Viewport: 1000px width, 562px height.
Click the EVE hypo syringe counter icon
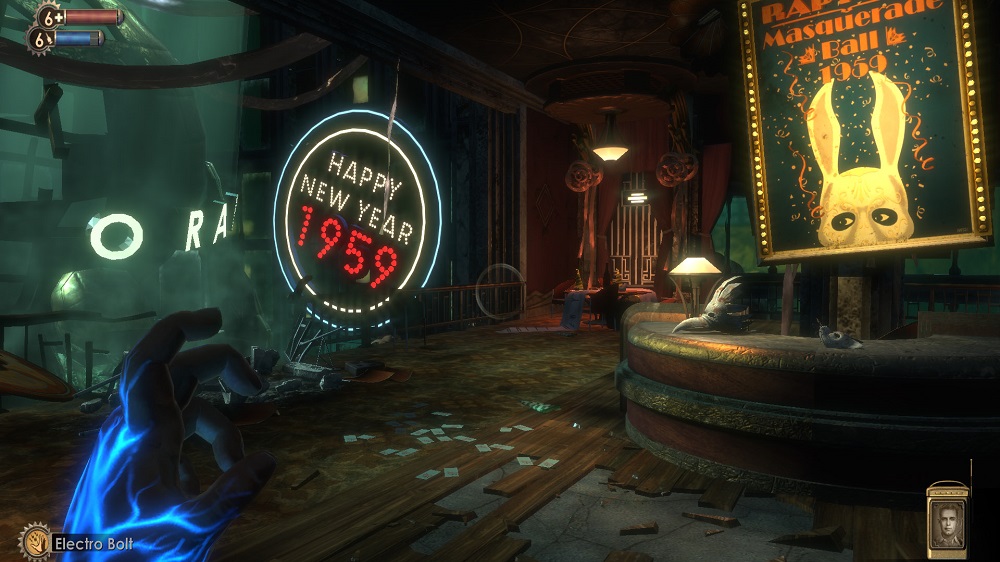coord(40,39)
